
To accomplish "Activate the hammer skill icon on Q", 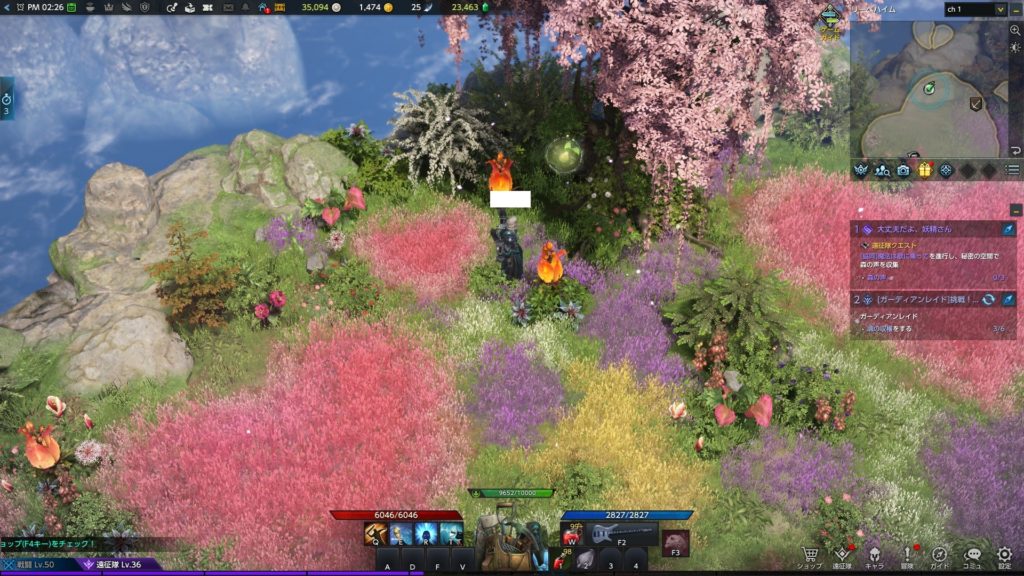I will coord(377,534).
